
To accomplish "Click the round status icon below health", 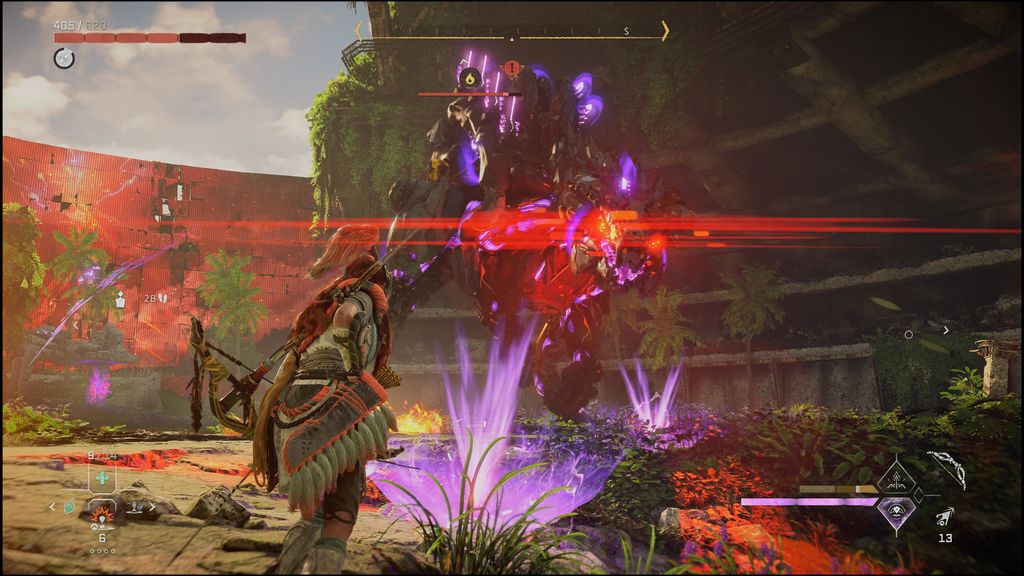I will tap(63, 58).
